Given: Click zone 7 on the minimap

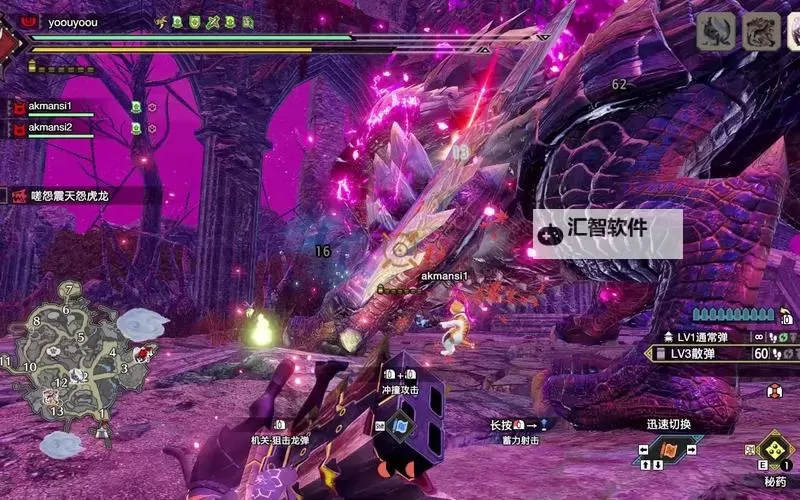Looking at the screenshot, I should tap(69, 288).
